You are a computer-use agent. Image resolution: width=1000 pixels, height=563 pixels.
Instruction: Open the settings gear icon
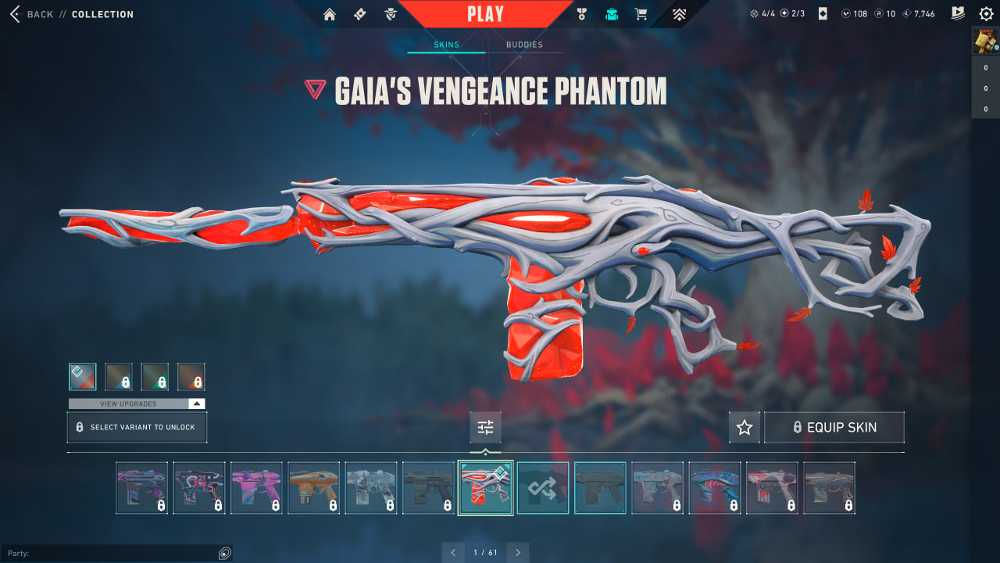point(986,14)
